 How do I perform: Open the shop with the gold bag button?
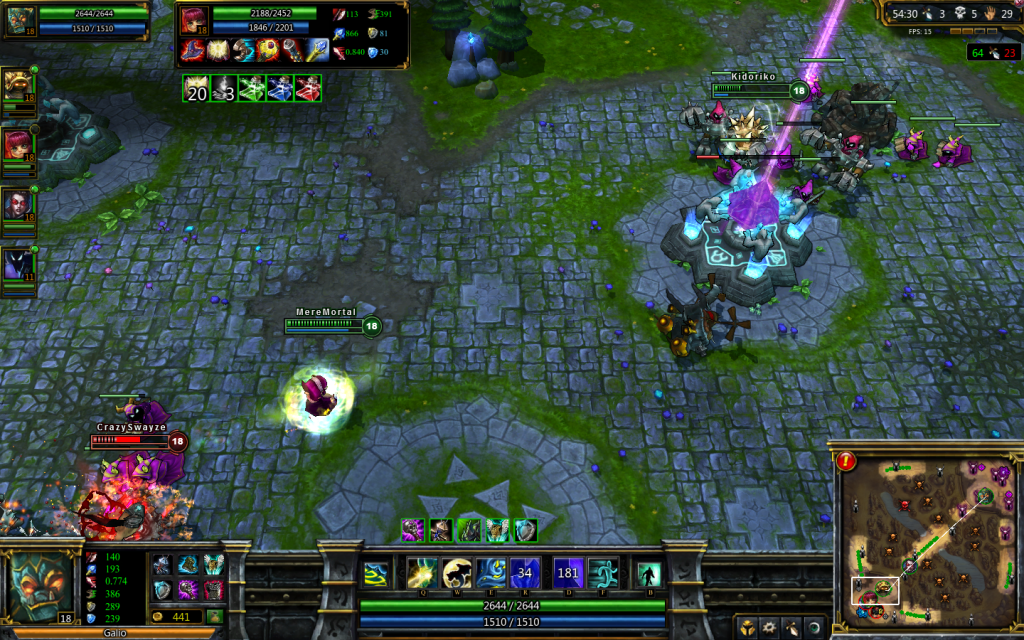(215, 617)
